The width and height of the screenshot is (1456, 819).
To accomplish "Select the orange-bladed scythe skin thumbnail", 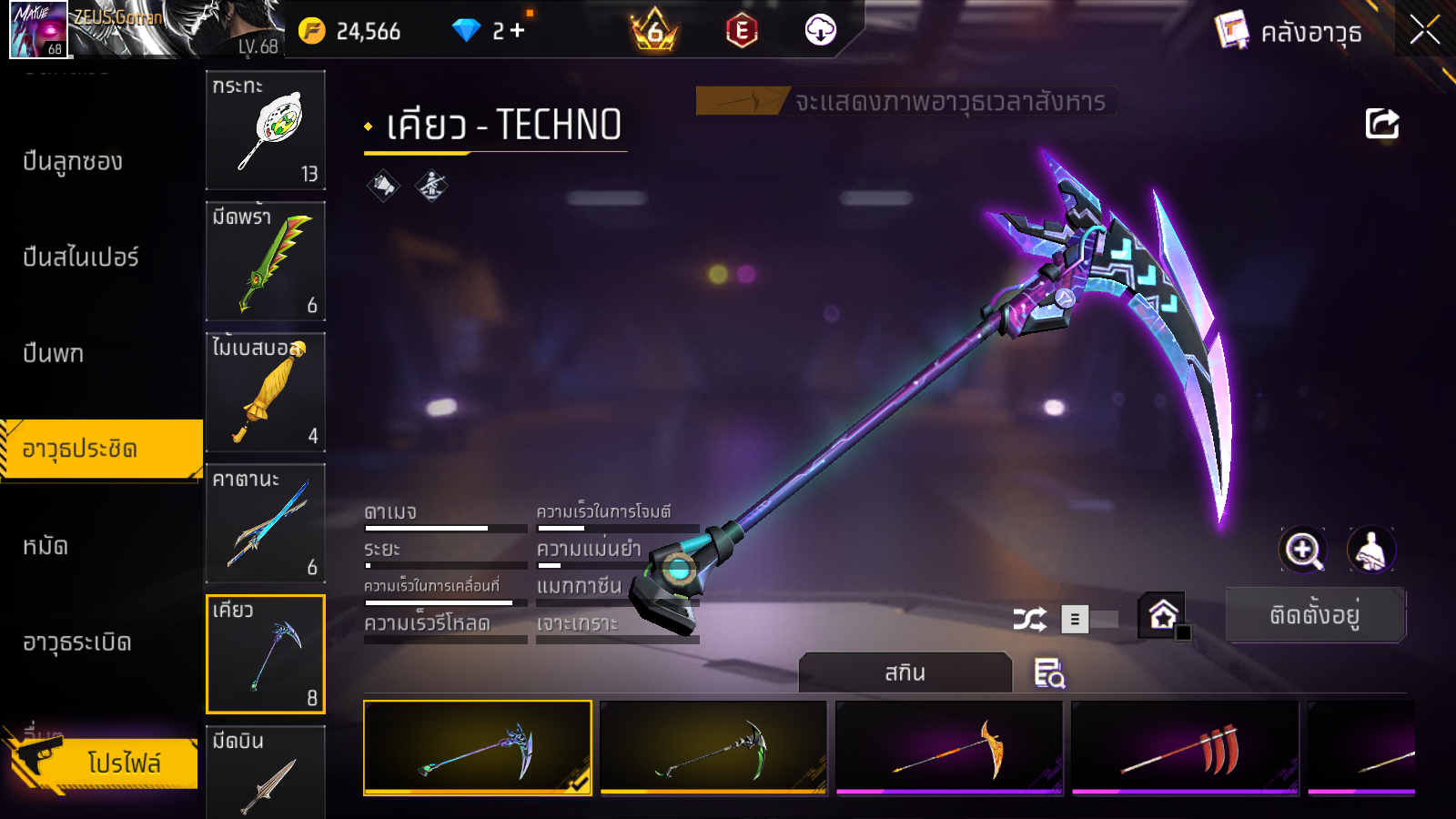I will [x=949, y=748].
